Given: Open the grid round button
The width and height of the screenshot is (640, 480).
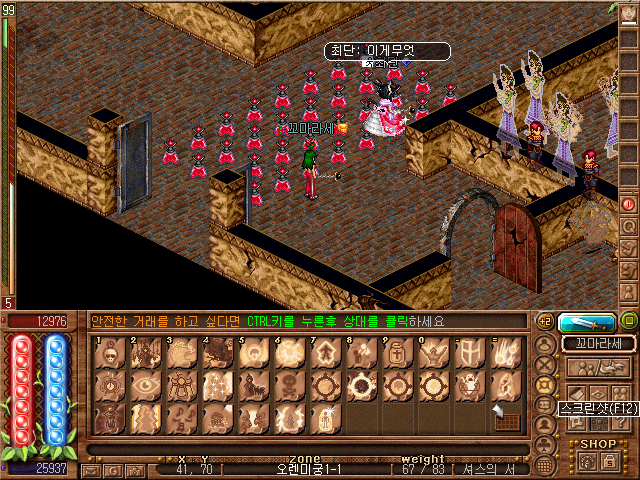Looking at the screenshot, I should click(x=545, y=465).
